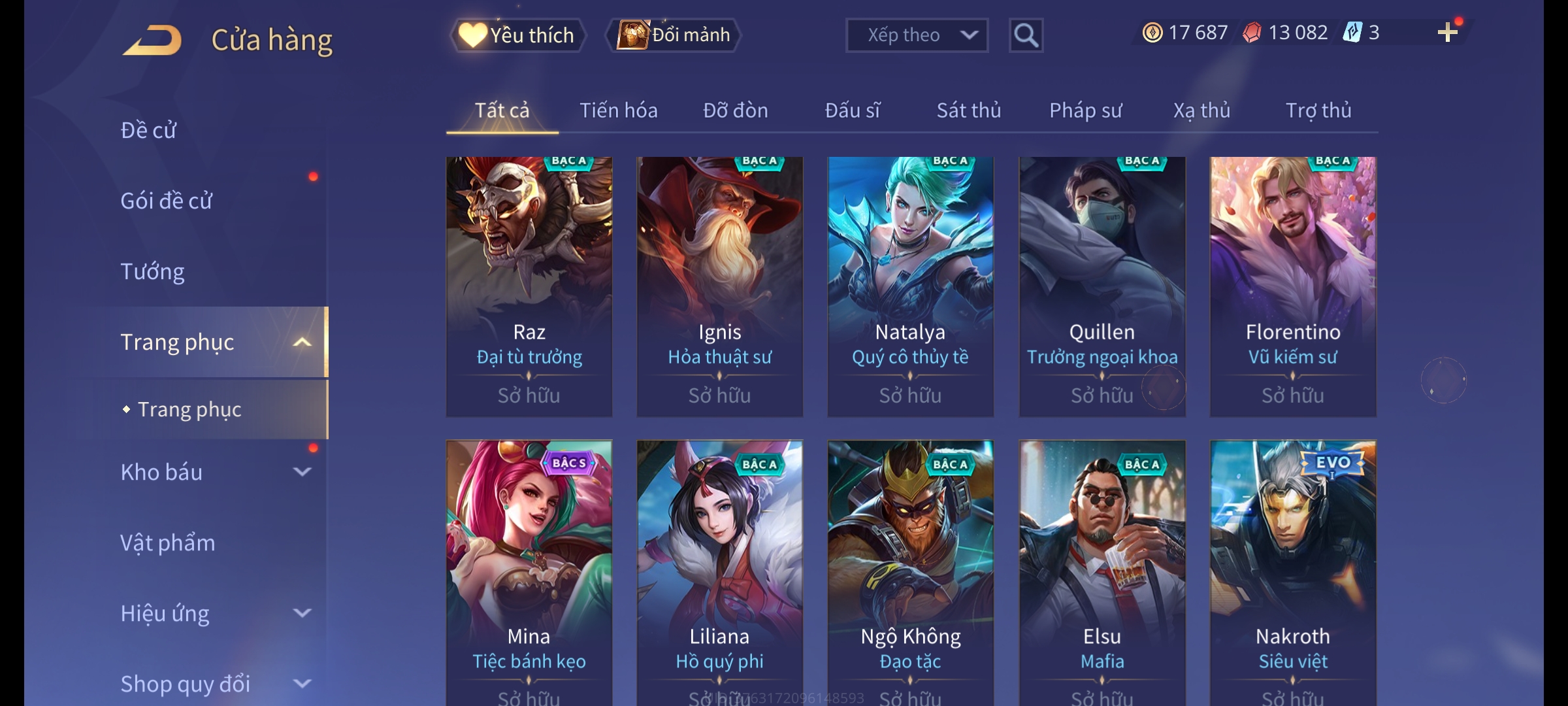Select the Raz Đại tù trưởng skin card
The height and width of the screenshot is (706, 1568).
pyautogui.click(x=529, y=286)
